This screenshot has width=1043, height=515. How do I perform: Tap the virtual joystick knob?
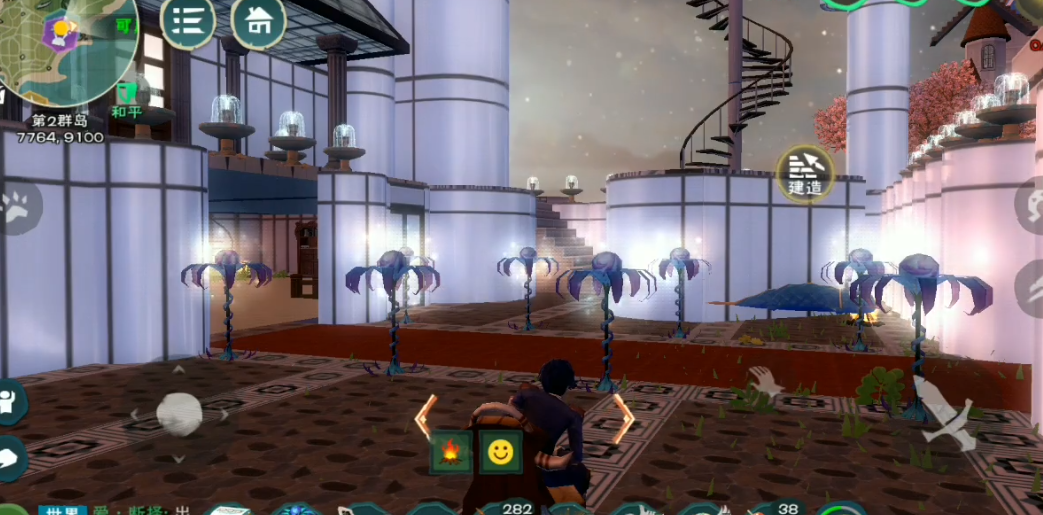[180, 414]
